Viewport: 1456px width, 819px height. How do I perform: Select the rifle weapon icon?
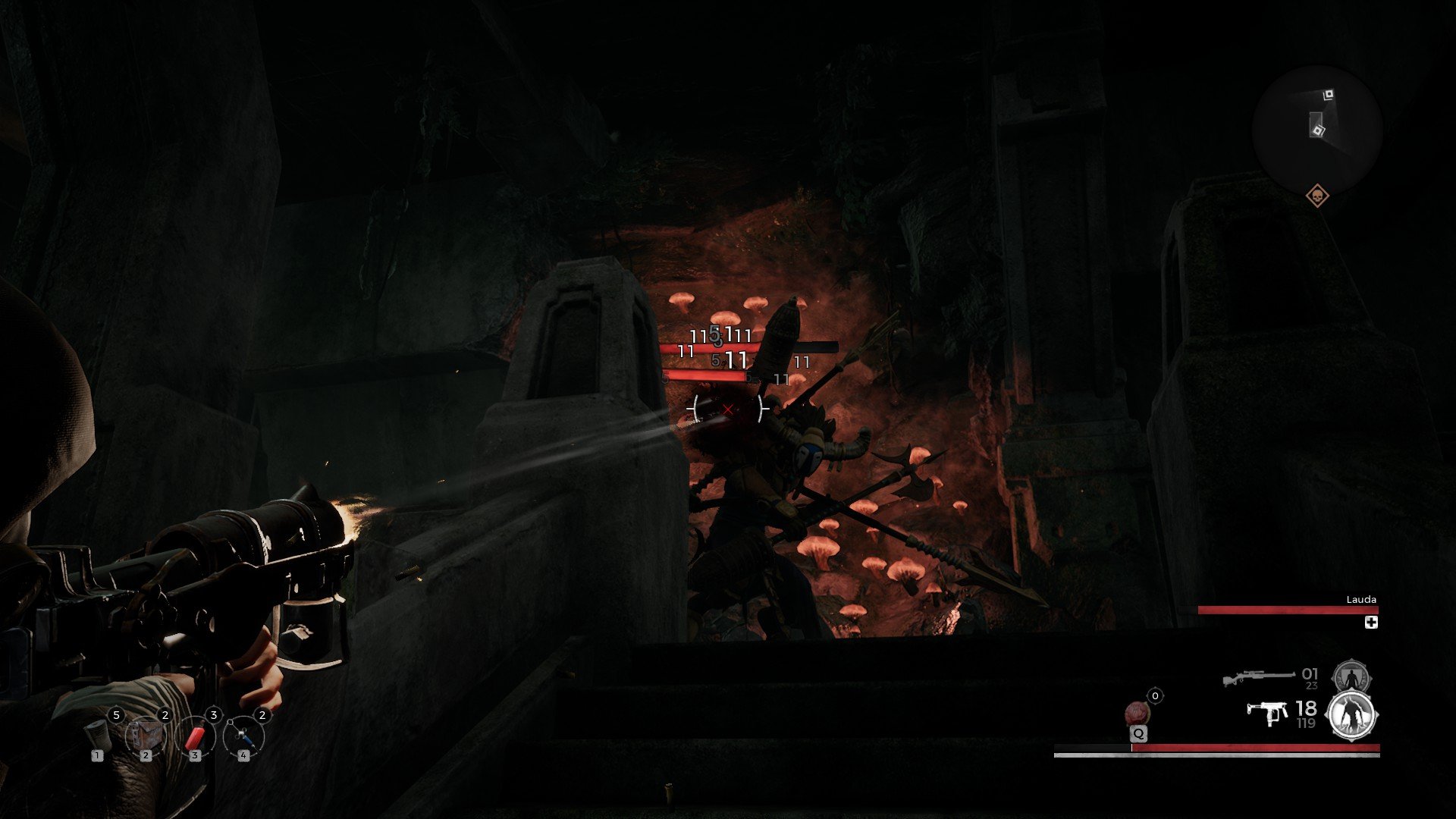[1260, 676]
